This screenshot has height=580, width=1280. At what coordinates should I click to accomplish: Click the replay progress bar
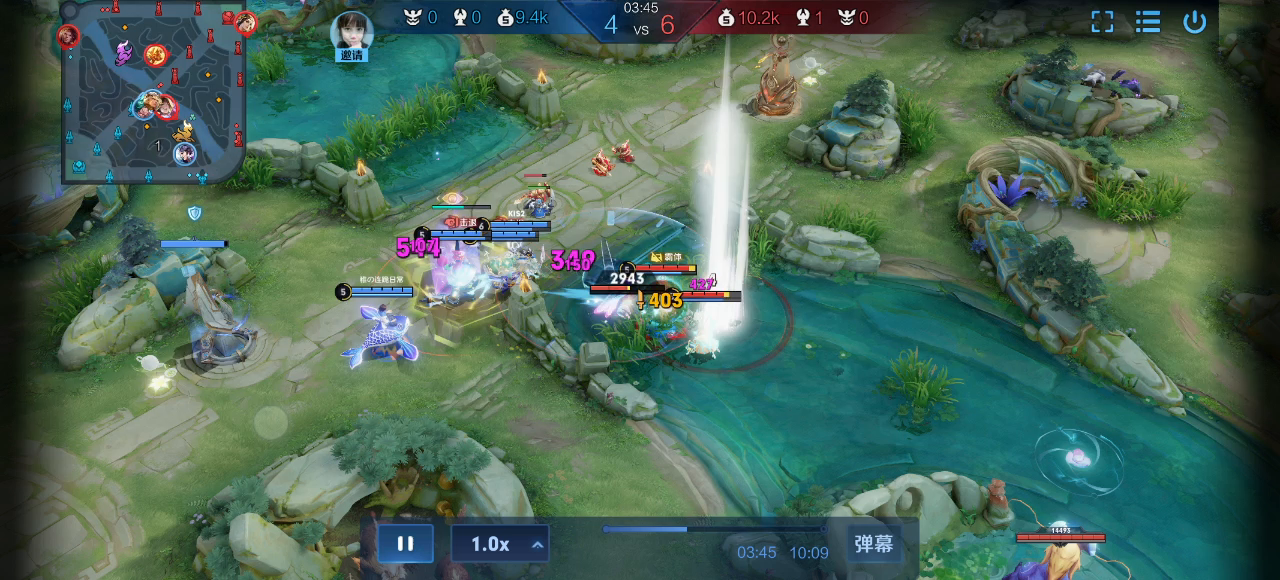coord(712,529)
